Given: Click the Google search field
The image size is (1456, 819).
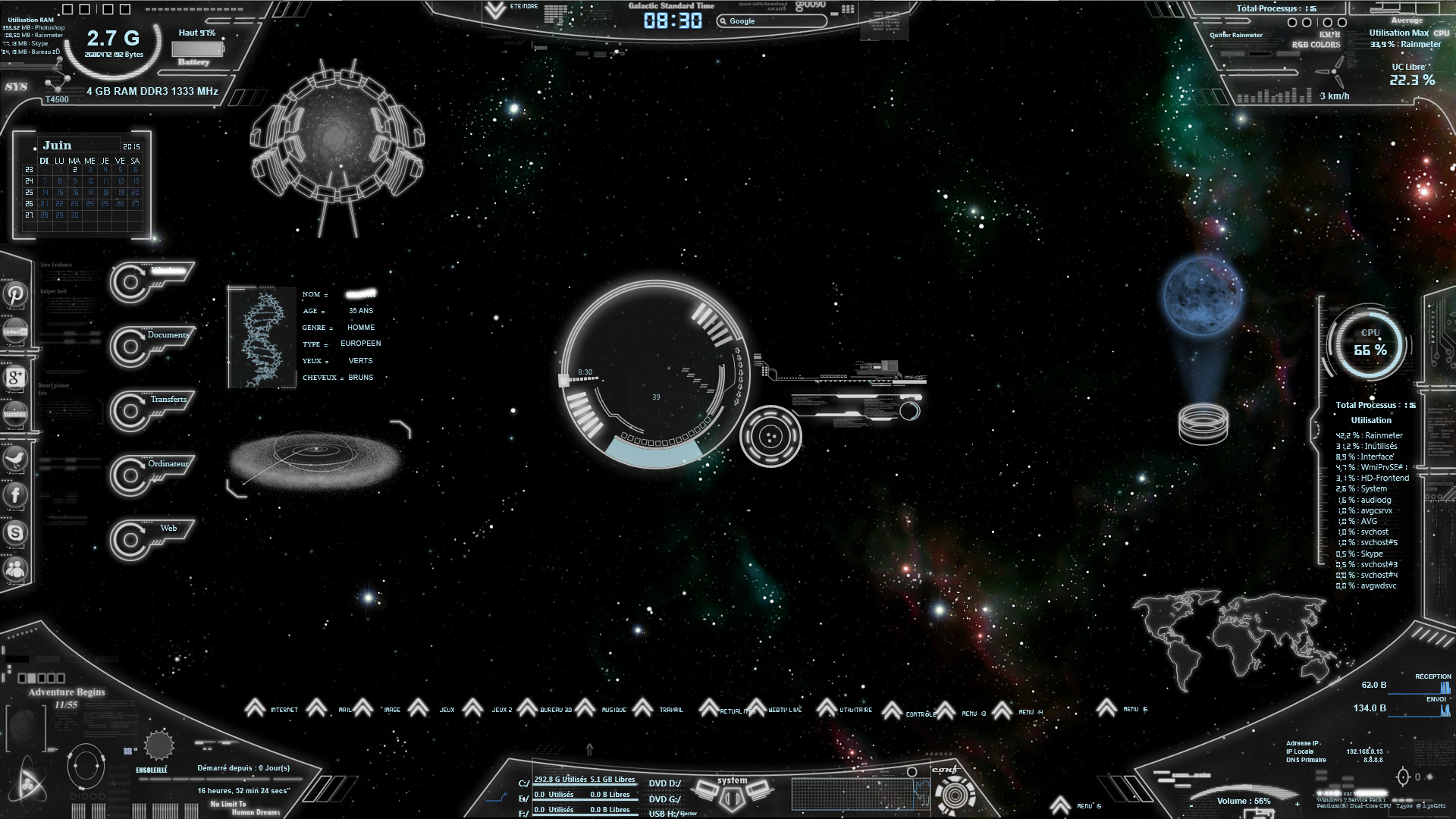Looking at the screenshot, I should [x=772, y=21].
